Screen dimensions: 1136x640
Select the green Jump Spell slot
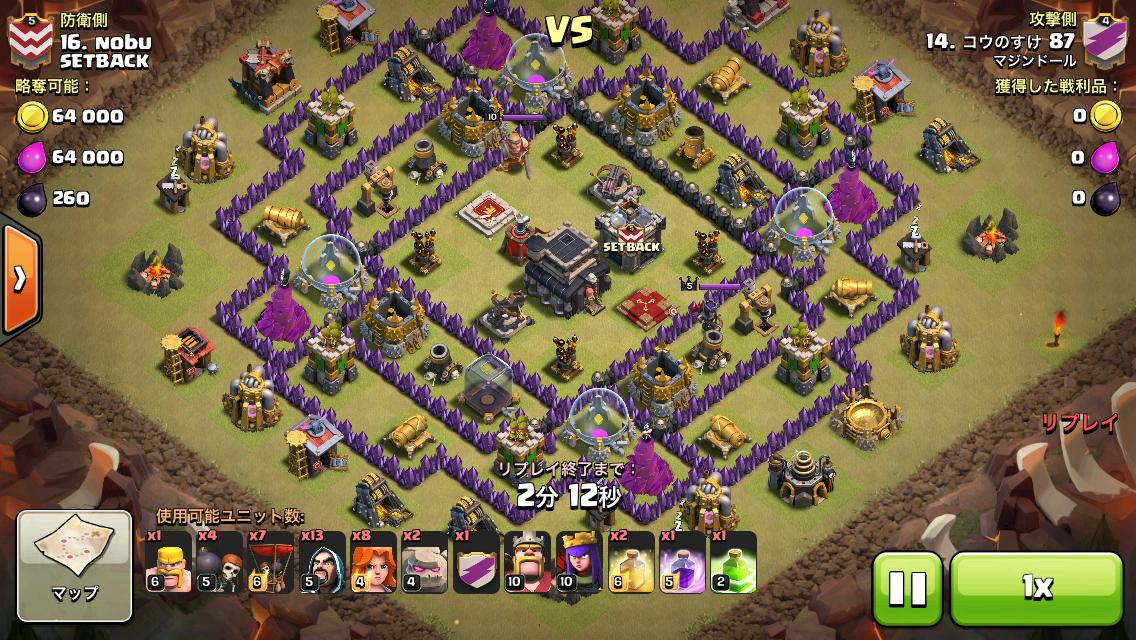[732, 561]
